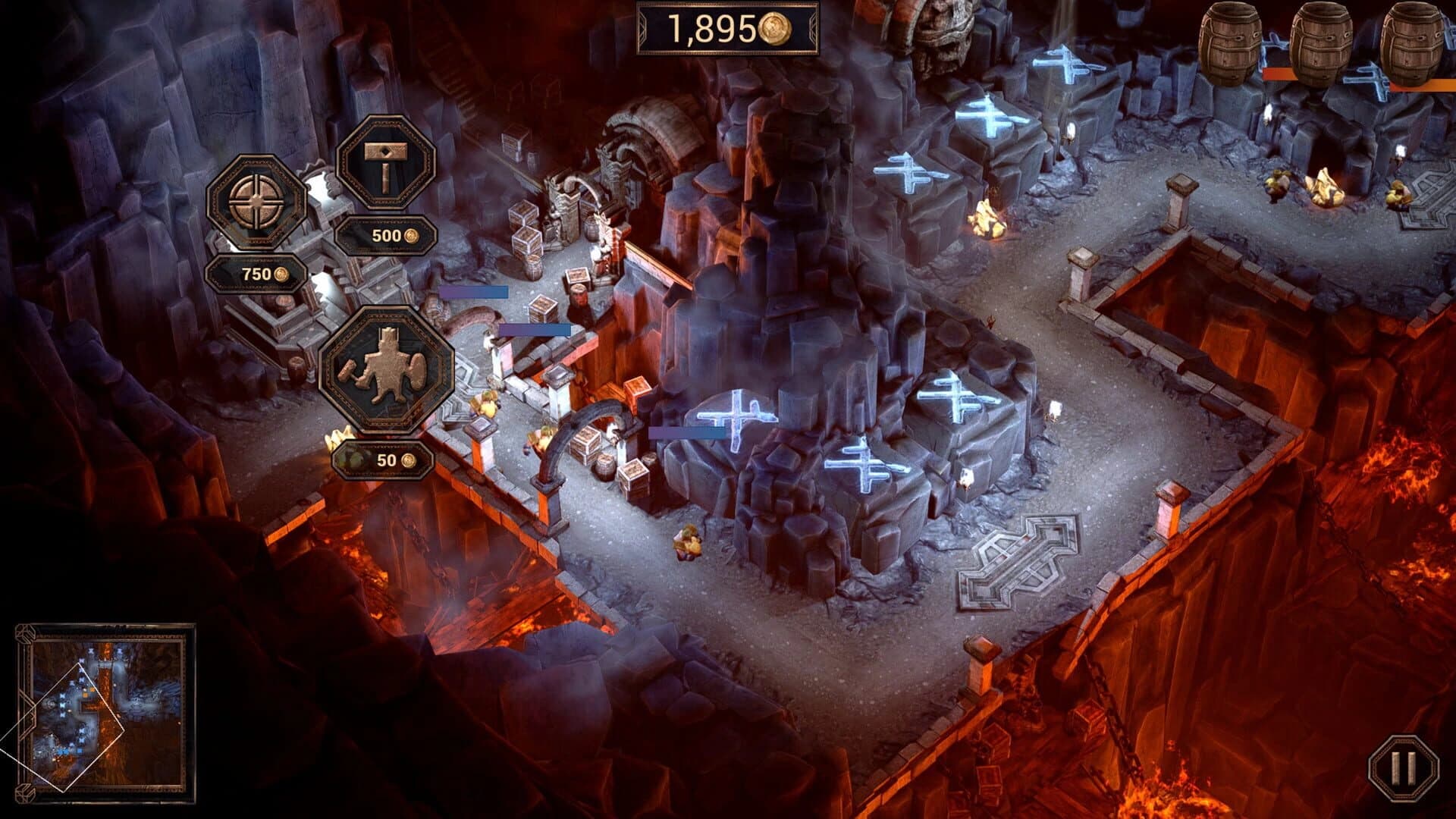
Task: Click the 500 cost plaque below the hammer icon
Action: [x=387, y=237]
